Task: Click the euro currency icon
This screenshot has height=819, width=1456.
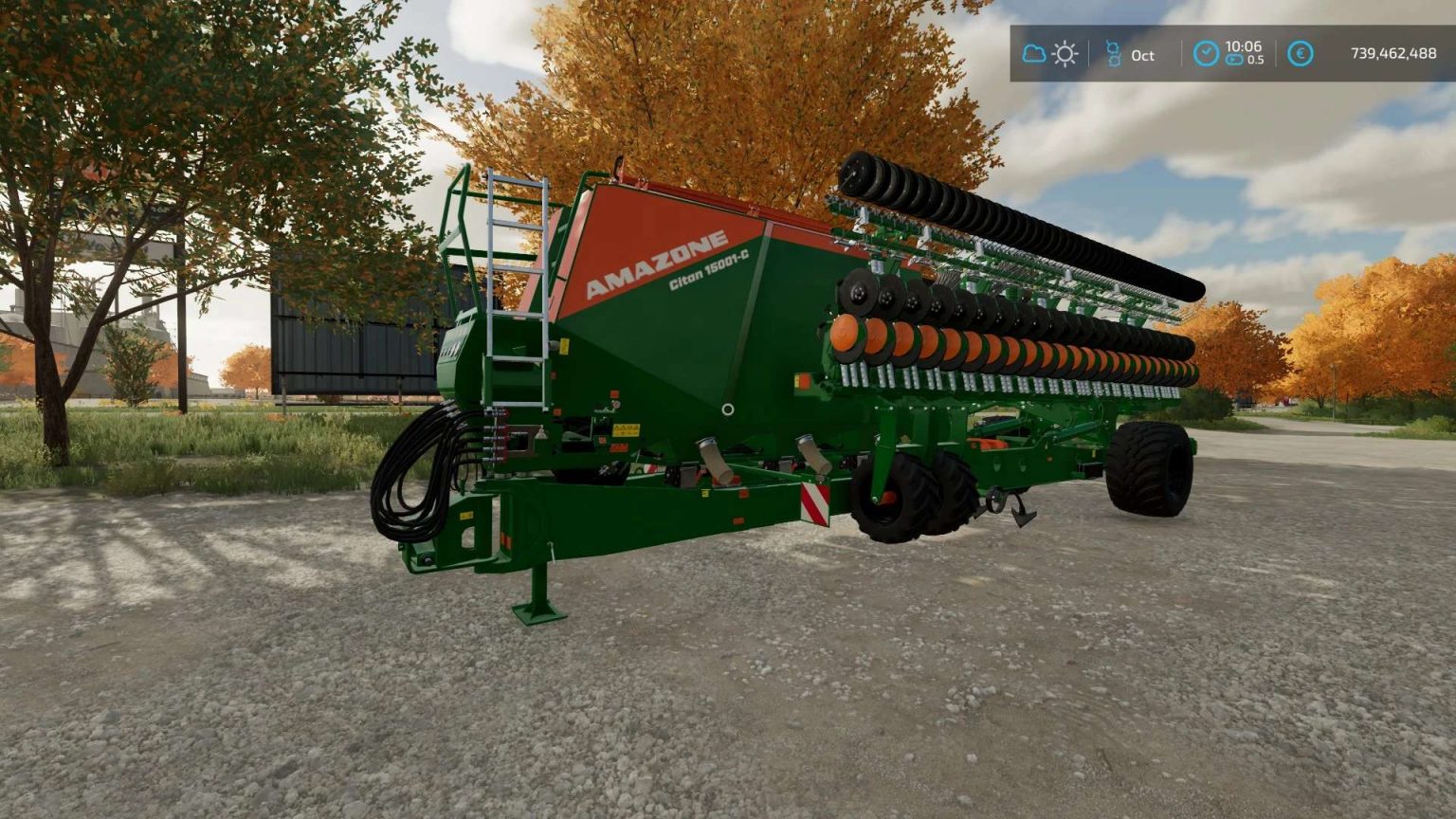Action: pyautogui.click(x=1300, y=54)
